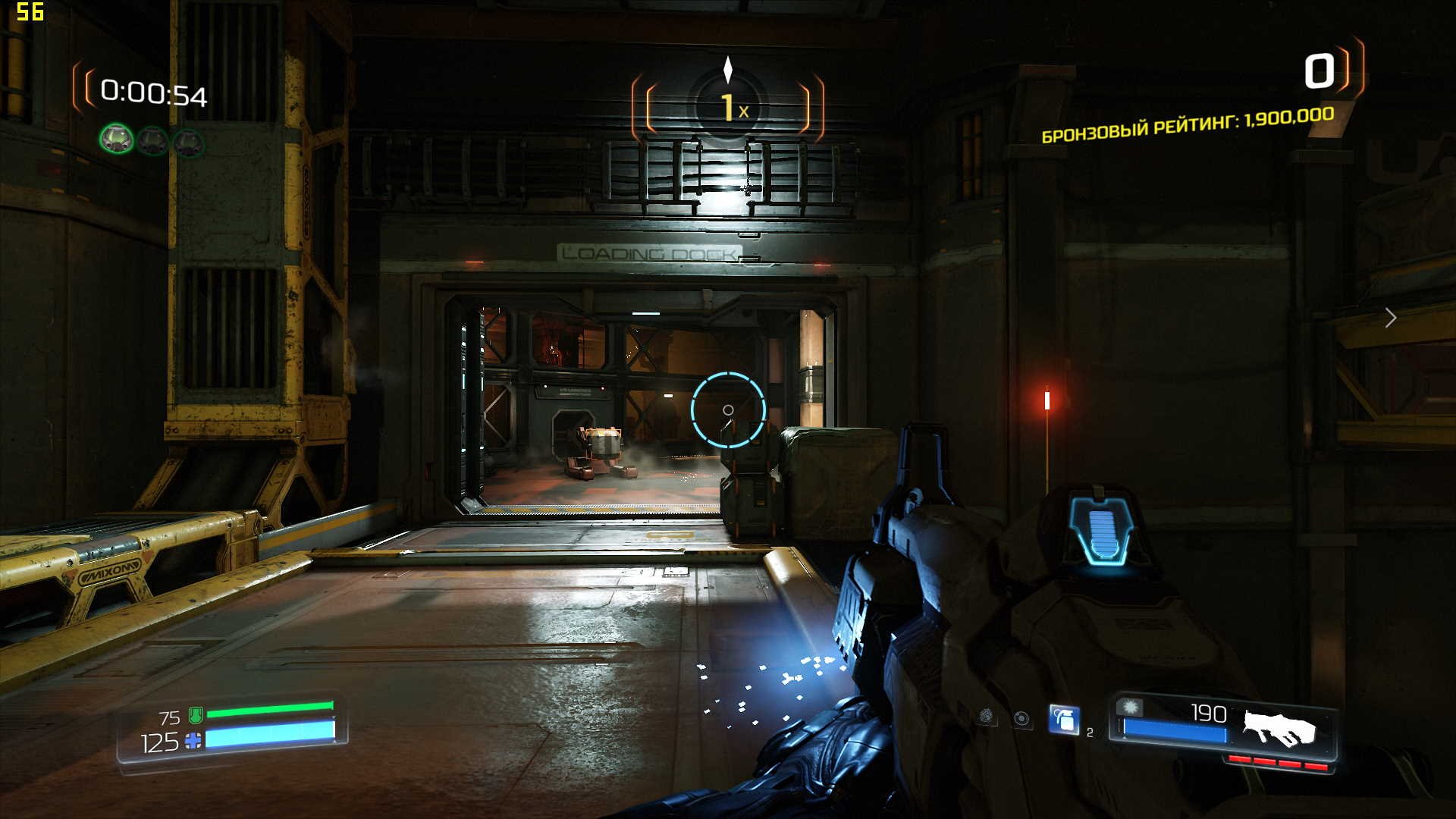Select the dim siphon grenade equipment icon

[986, 716]
